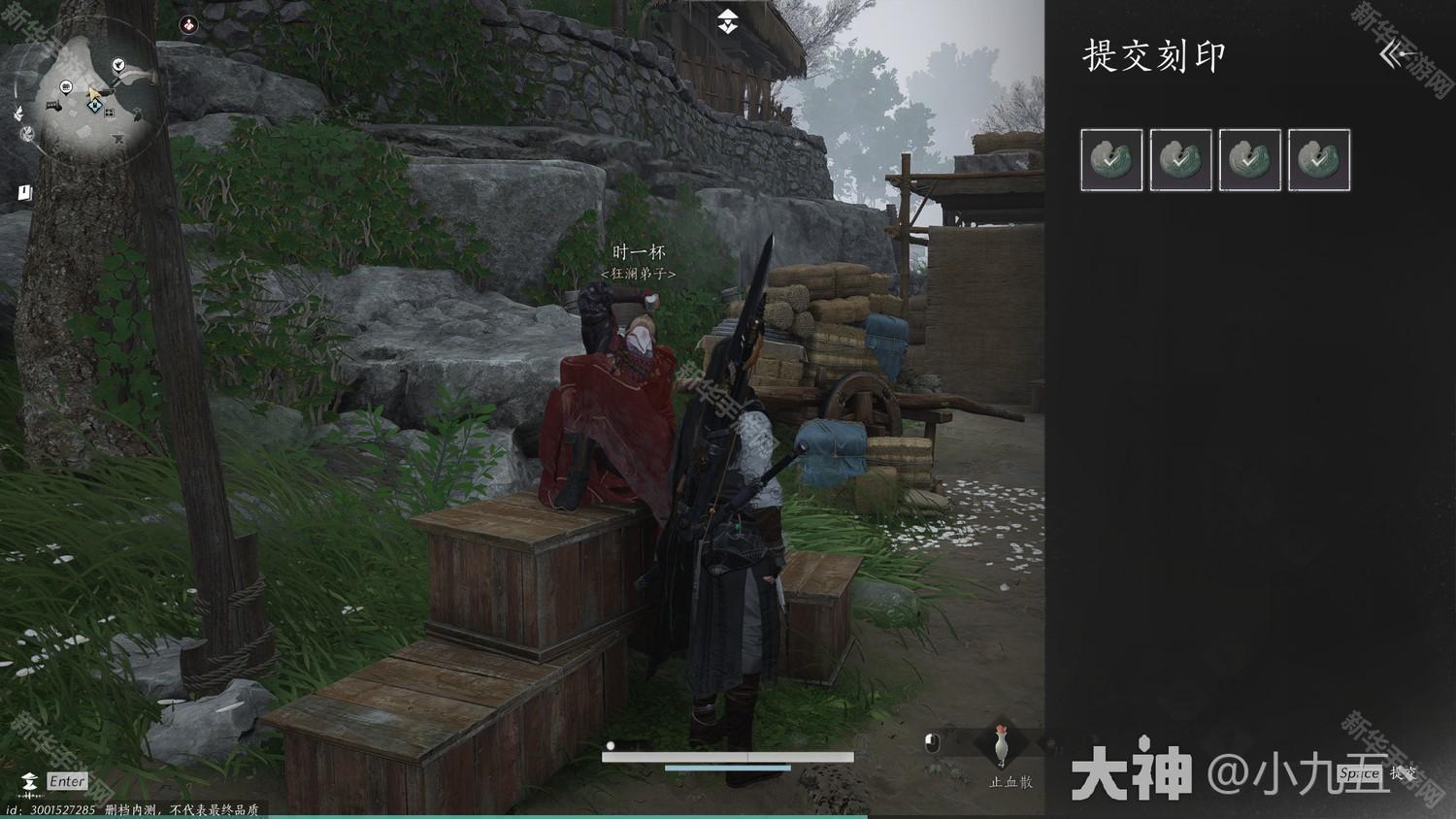Screen dimensions: 1456x819
Task: Click the upward chevron at top center
Action: pyautogui.click(x=728, y=15)
